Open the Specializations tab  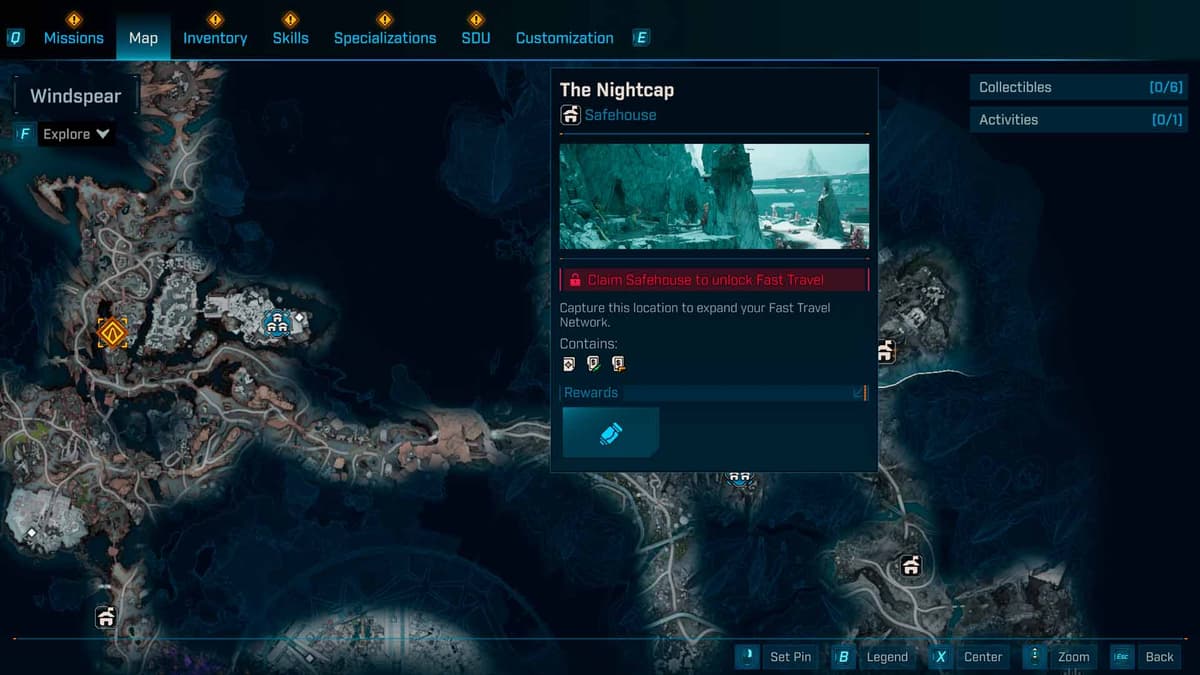click(385, 38)
